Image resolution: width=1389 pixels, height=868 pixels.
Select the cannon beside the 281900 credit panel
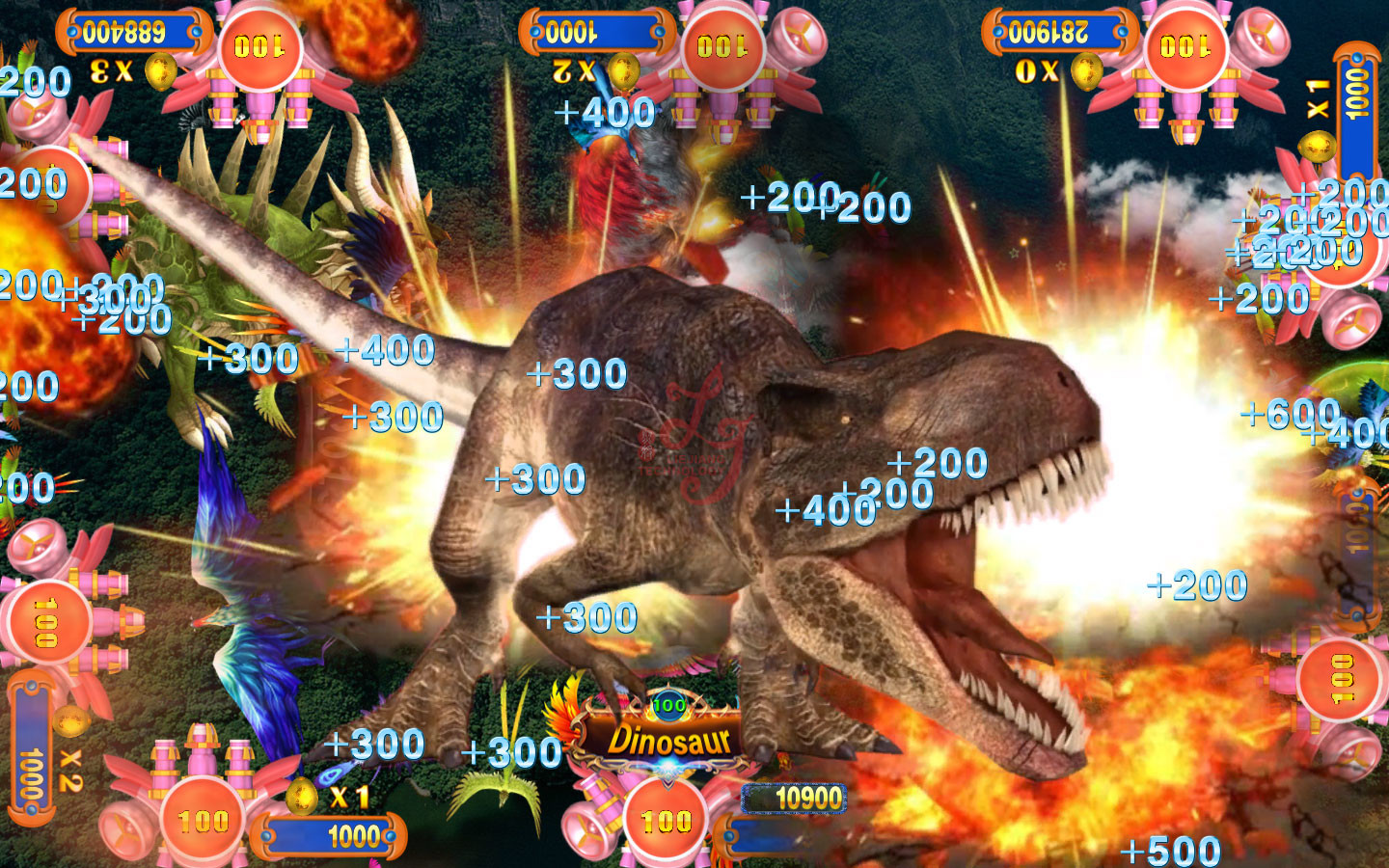1185,48
